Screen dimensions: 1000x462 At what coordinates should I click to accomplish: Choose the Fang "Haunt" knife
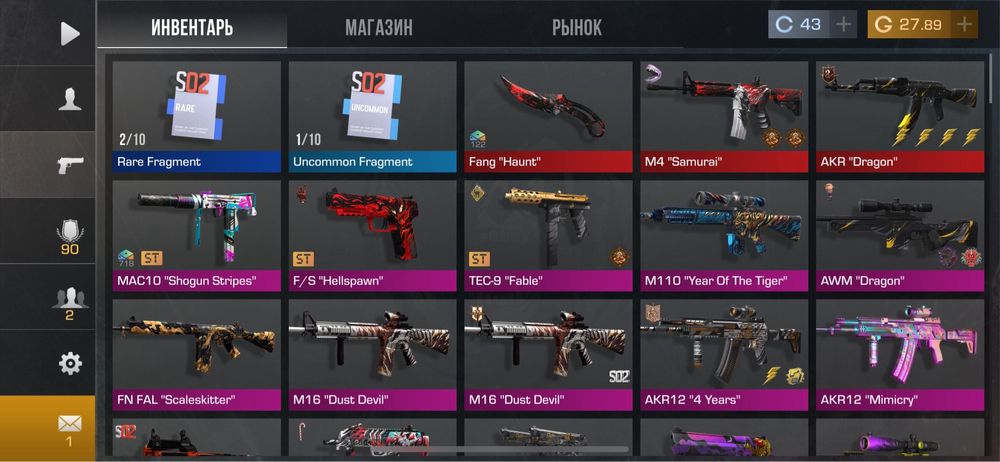tap(548, 117)
